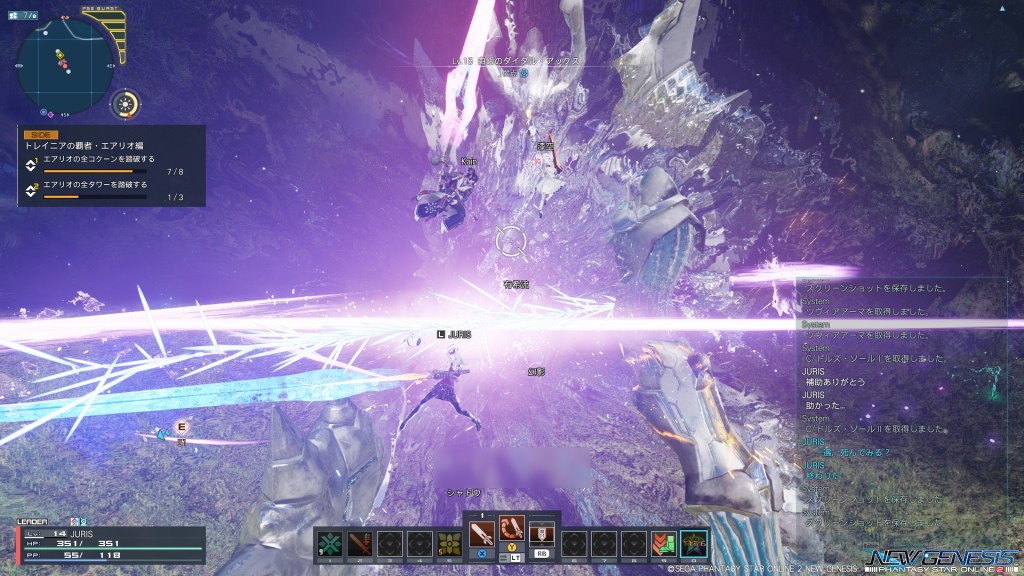Viewport: 1024px width, 576px height.
Task: Select the sword weapon action icon
Action: pyautogui.click(x=482, y=528)
